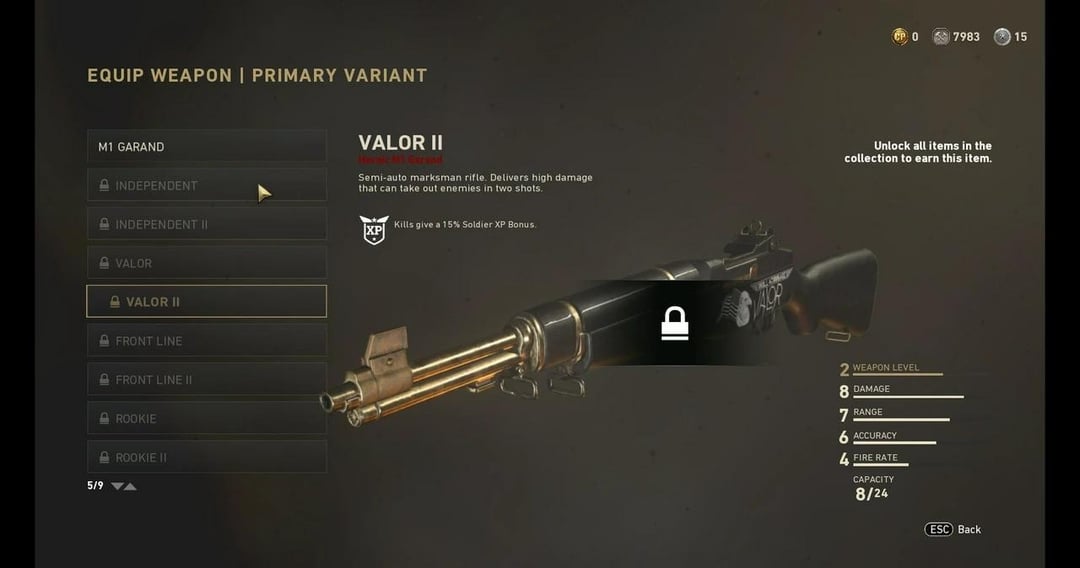Pick the Rookie variant entry
The width and height of the screenshot is (1080, 568).
206,419
